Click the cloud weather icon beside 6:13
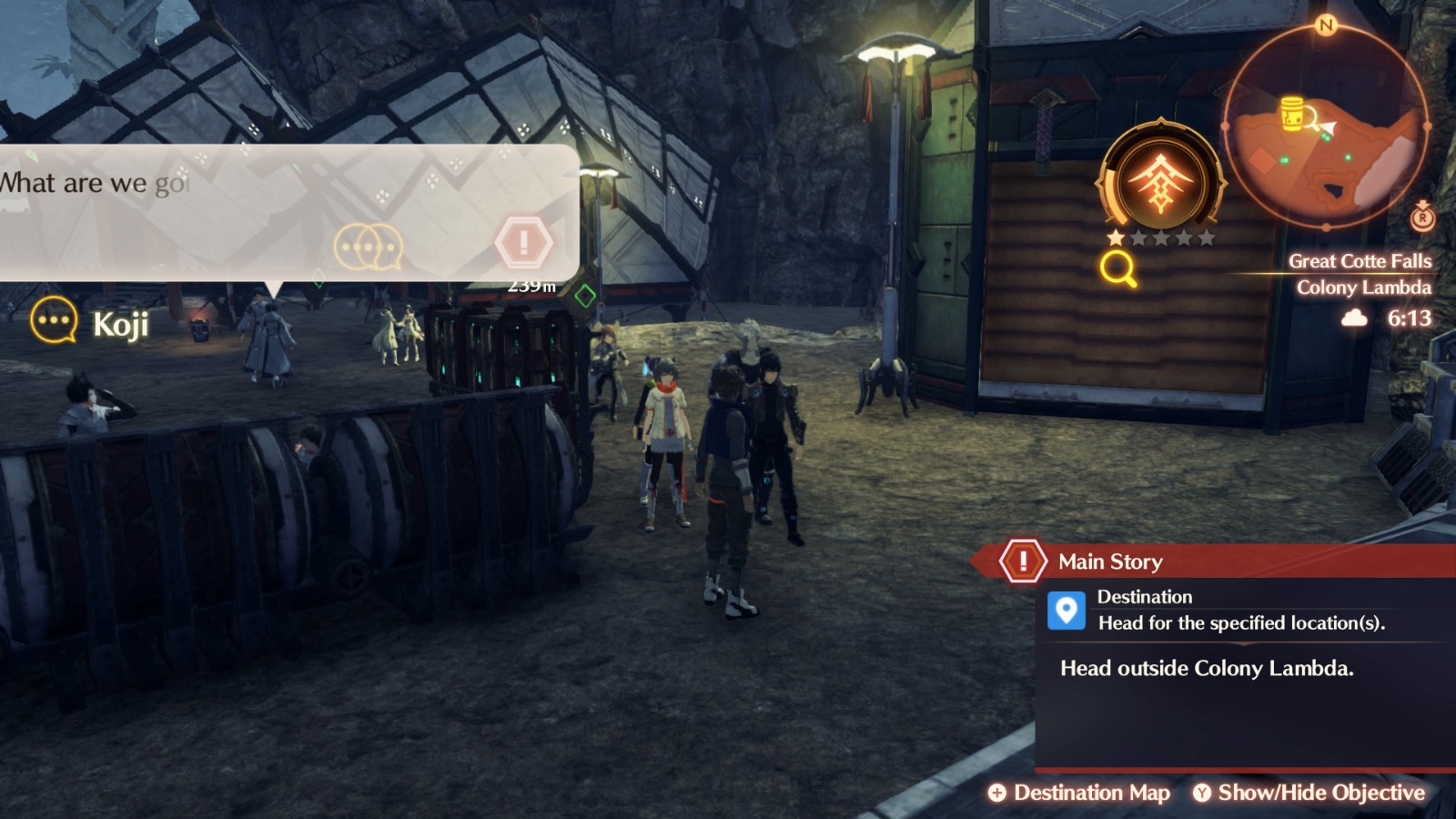This screenshot has width=1456, height=819. (x=1356, y=319)
